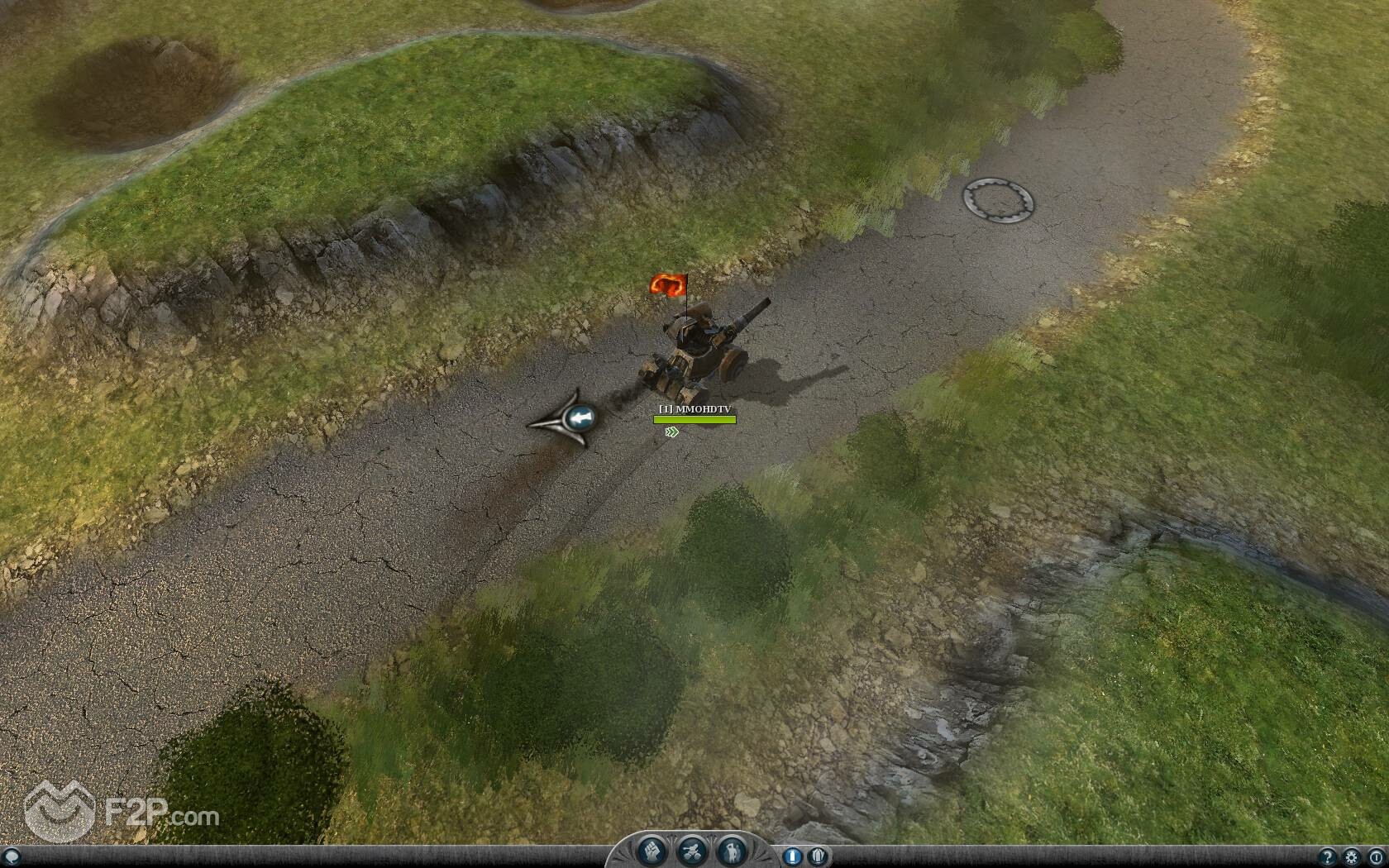
Task: Click the power exit button
Action: point(1375,856)
